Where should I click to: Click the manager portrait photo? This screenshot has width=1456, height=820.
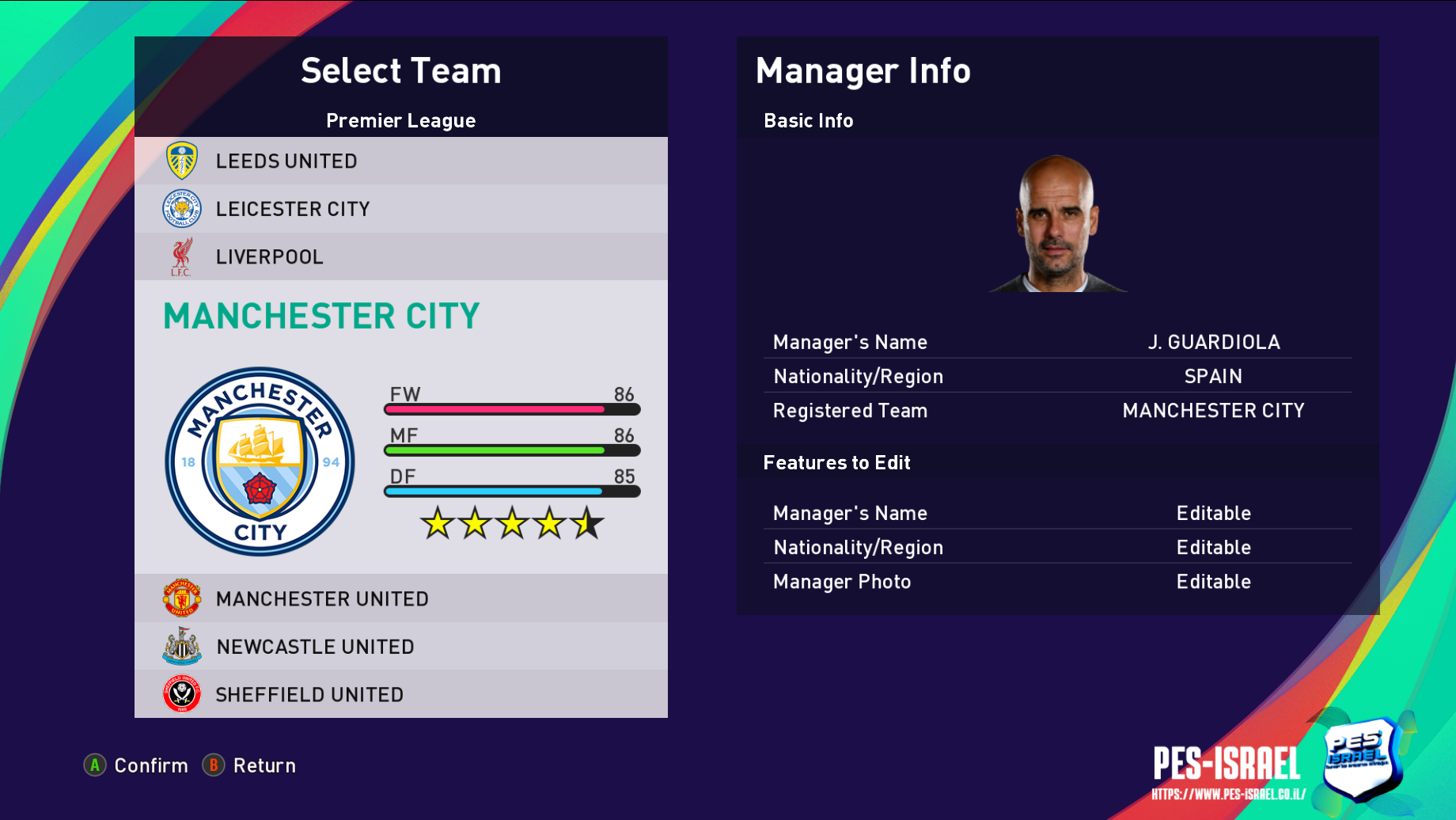[x=1057, y=224]
